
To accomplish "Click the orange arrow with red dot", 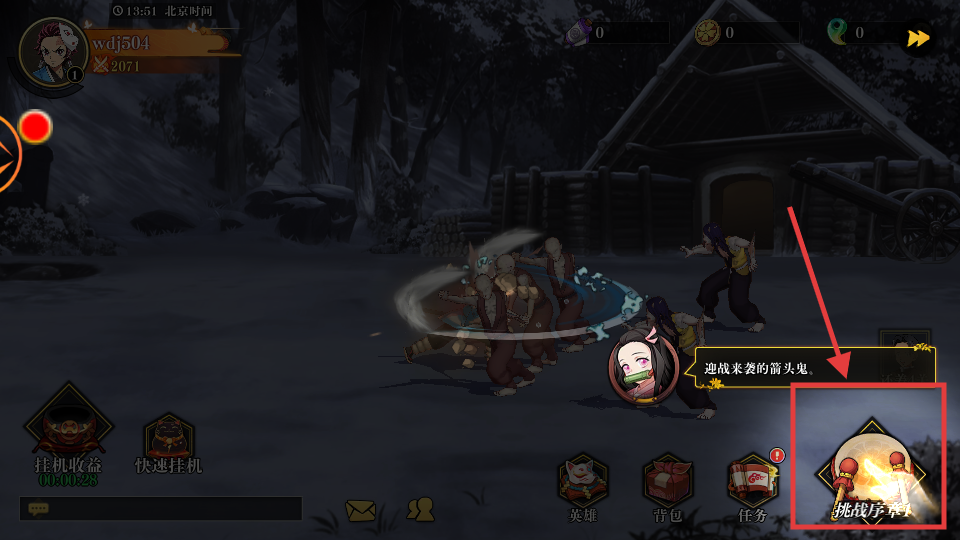I will coord(12,151).
